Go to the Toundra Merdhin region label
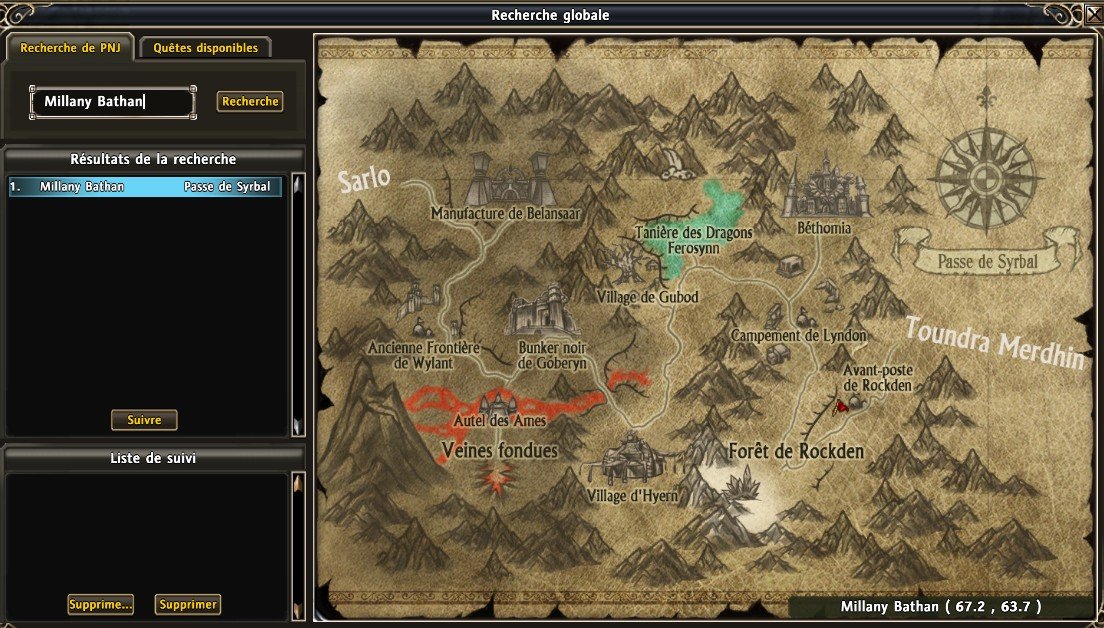Screen dimensions: 1104x628 click(x=994, y=343)
